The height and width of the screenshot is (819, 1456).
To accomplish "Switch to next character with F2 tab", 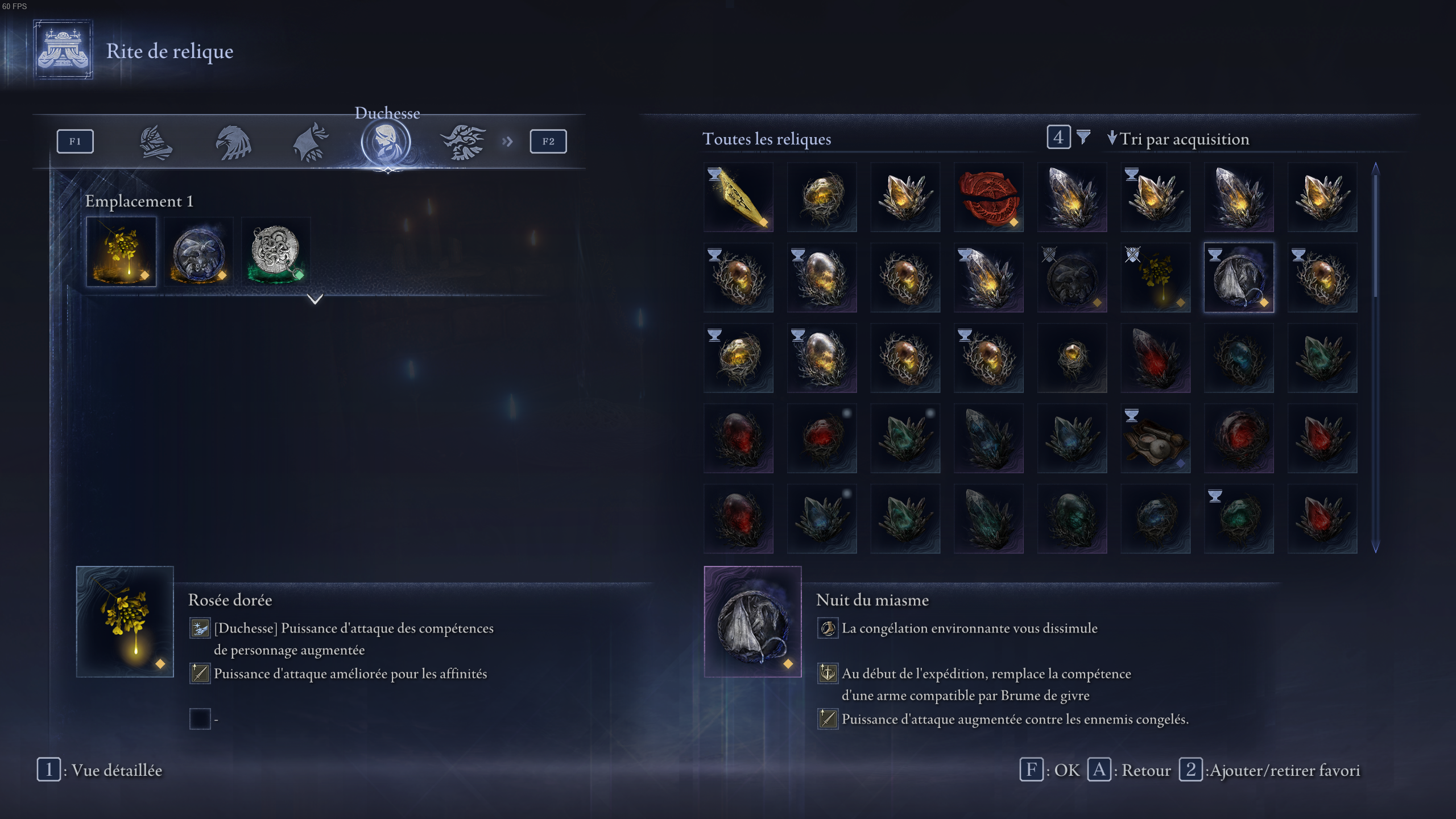I will 547,141.
